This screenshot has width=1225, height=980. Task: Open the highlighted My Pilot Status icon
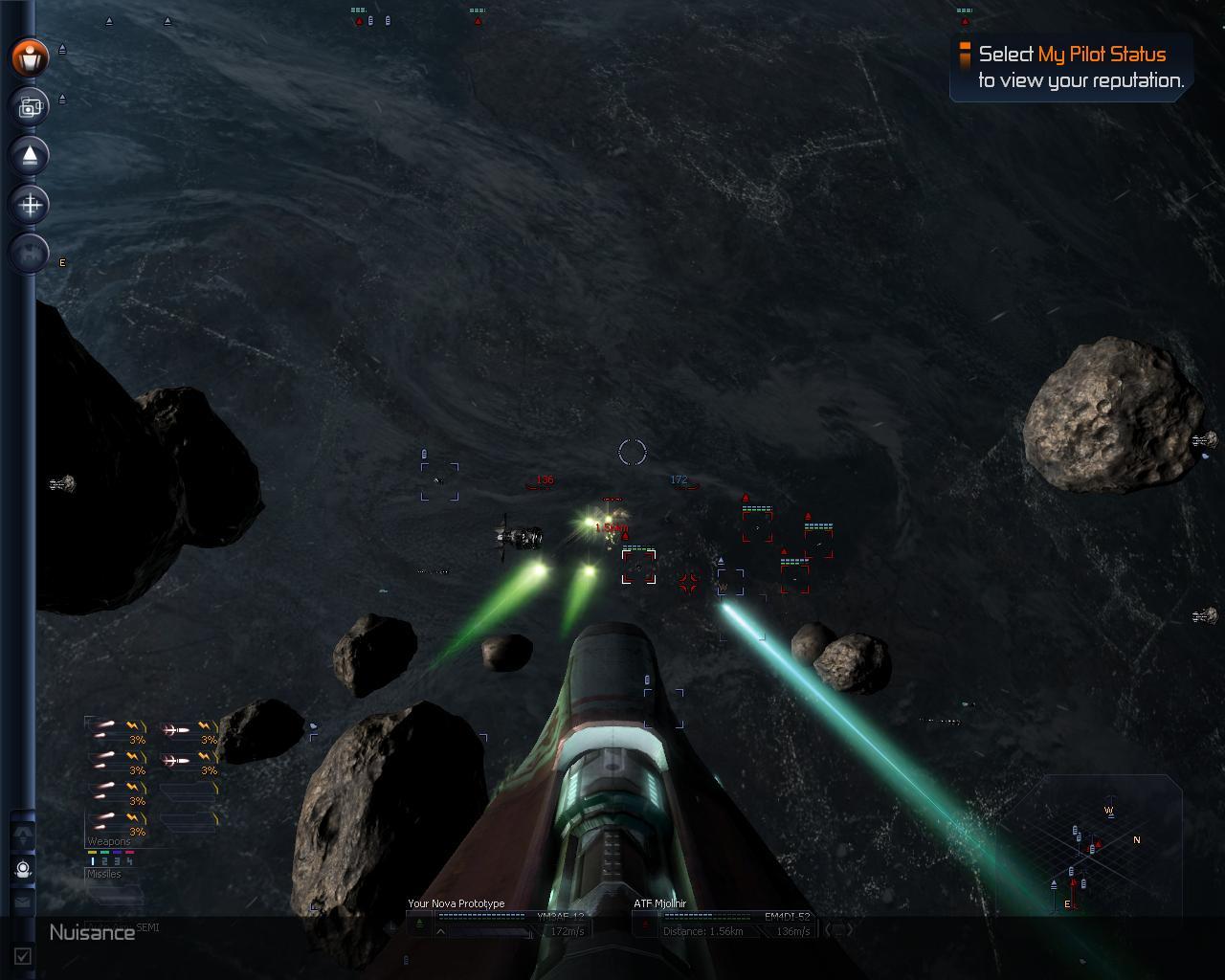pos(31,58)
